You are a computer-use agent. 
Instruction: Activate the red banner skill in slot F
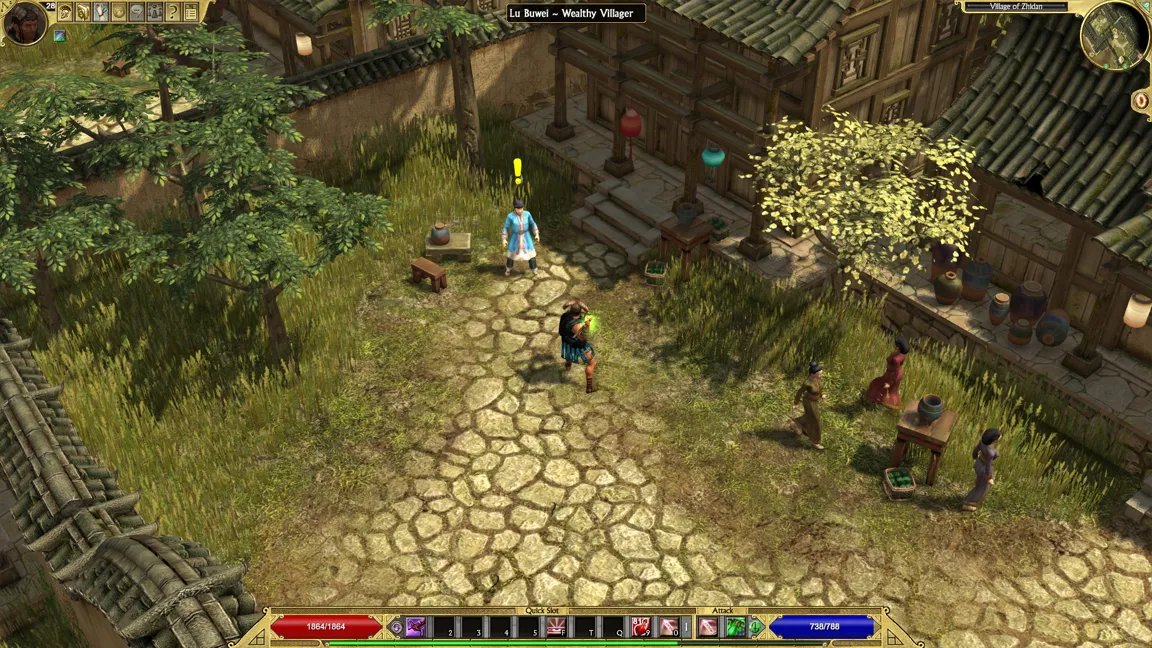coord(557,627)
